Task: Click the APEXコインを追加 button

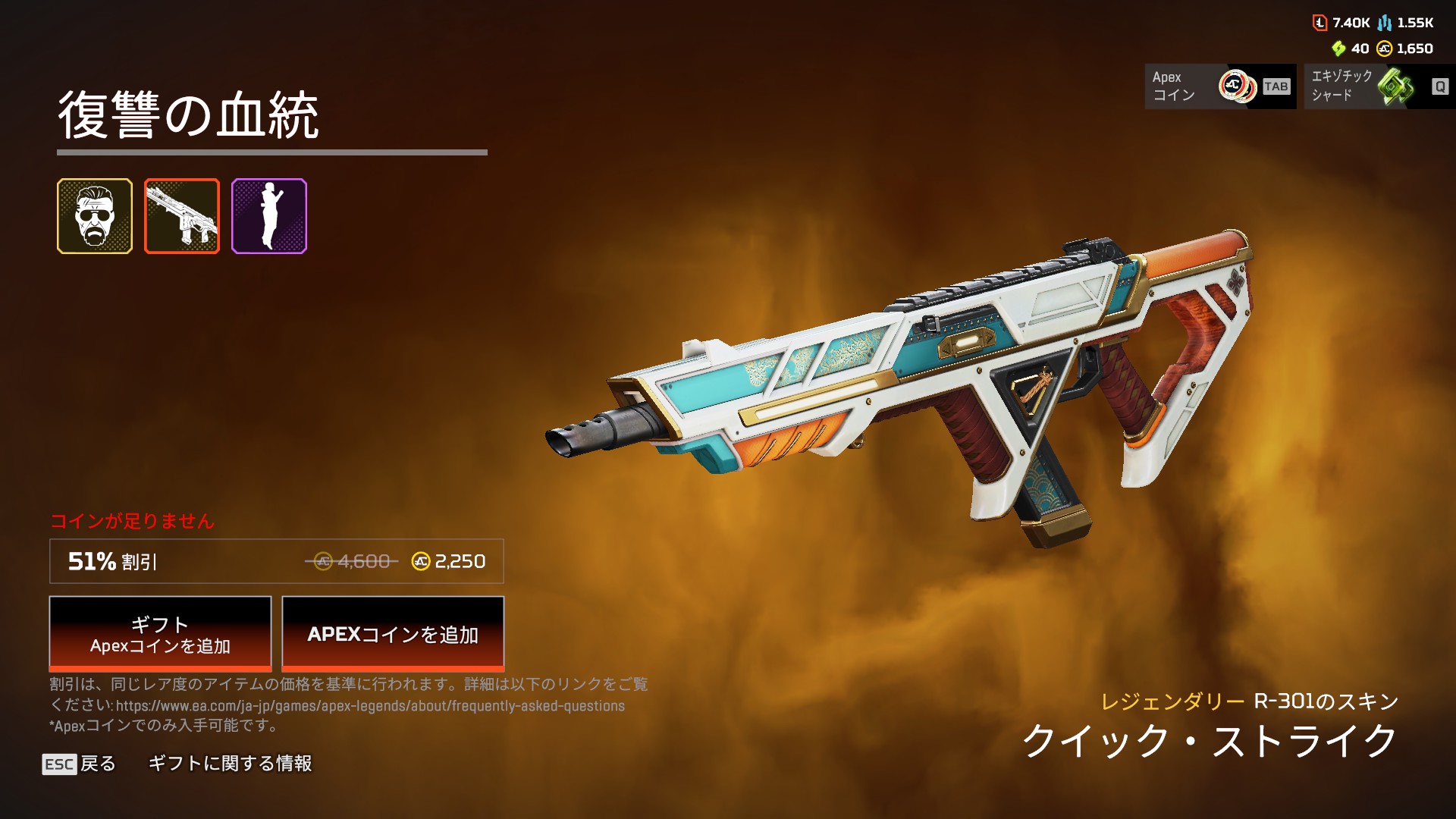Action: 393,634
